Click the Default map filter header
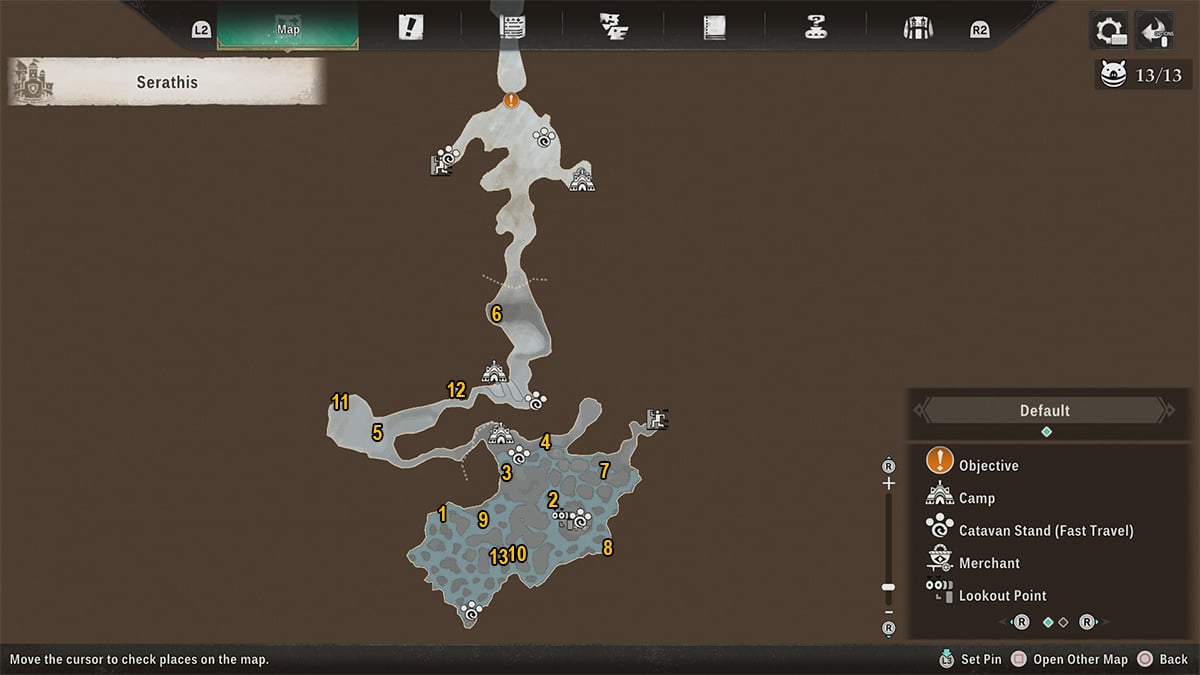 [x=1044, y=410]
